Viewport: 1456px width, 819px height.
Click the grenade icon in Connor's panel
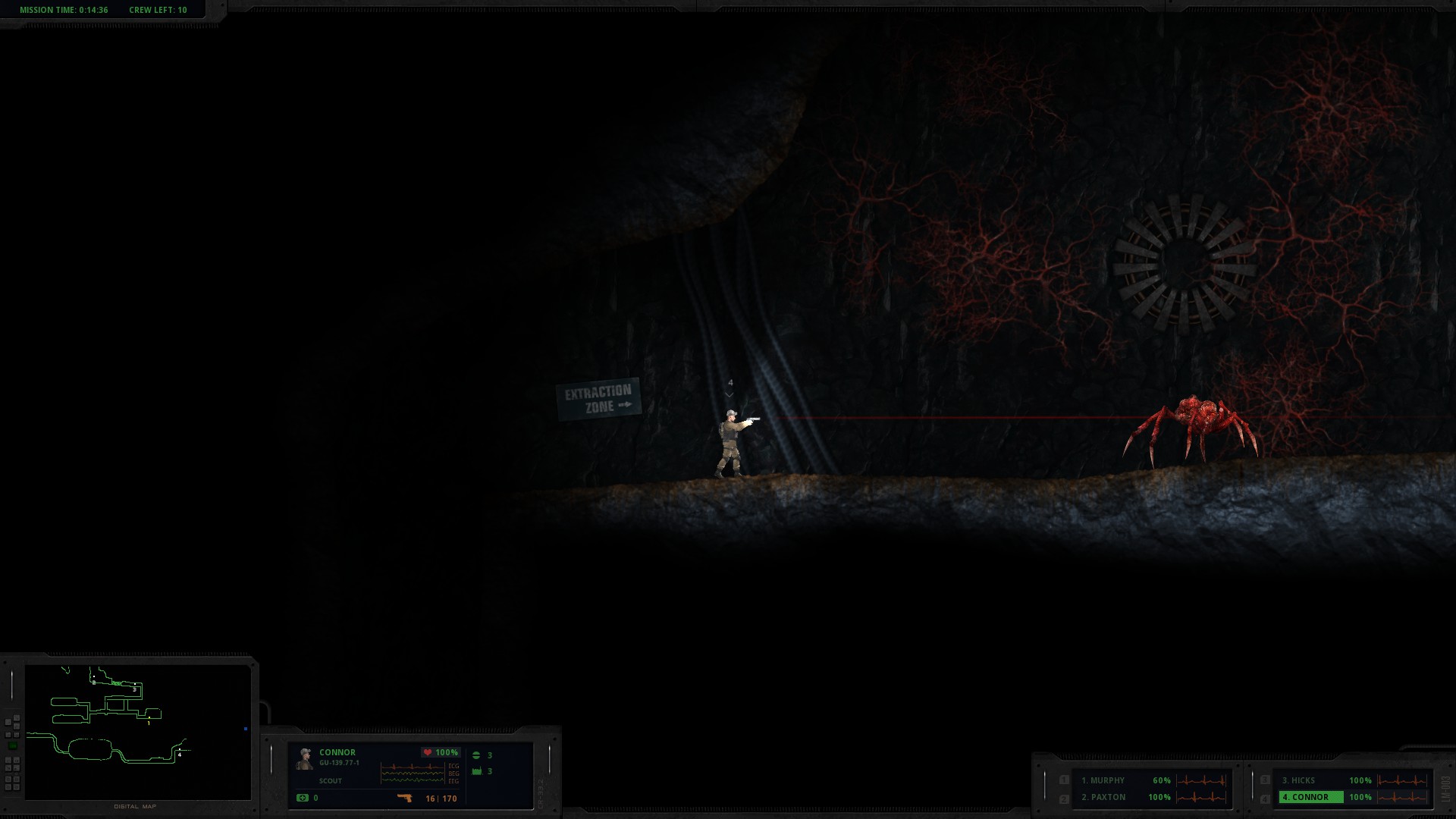tap(476, 755)
